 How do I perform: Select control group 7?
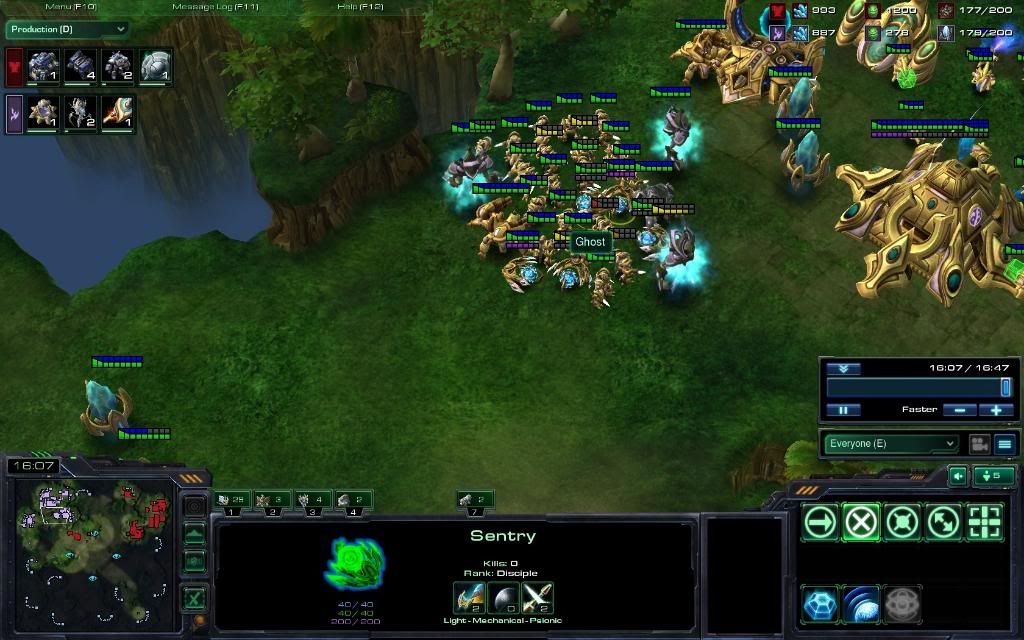[x=474, y=499]
